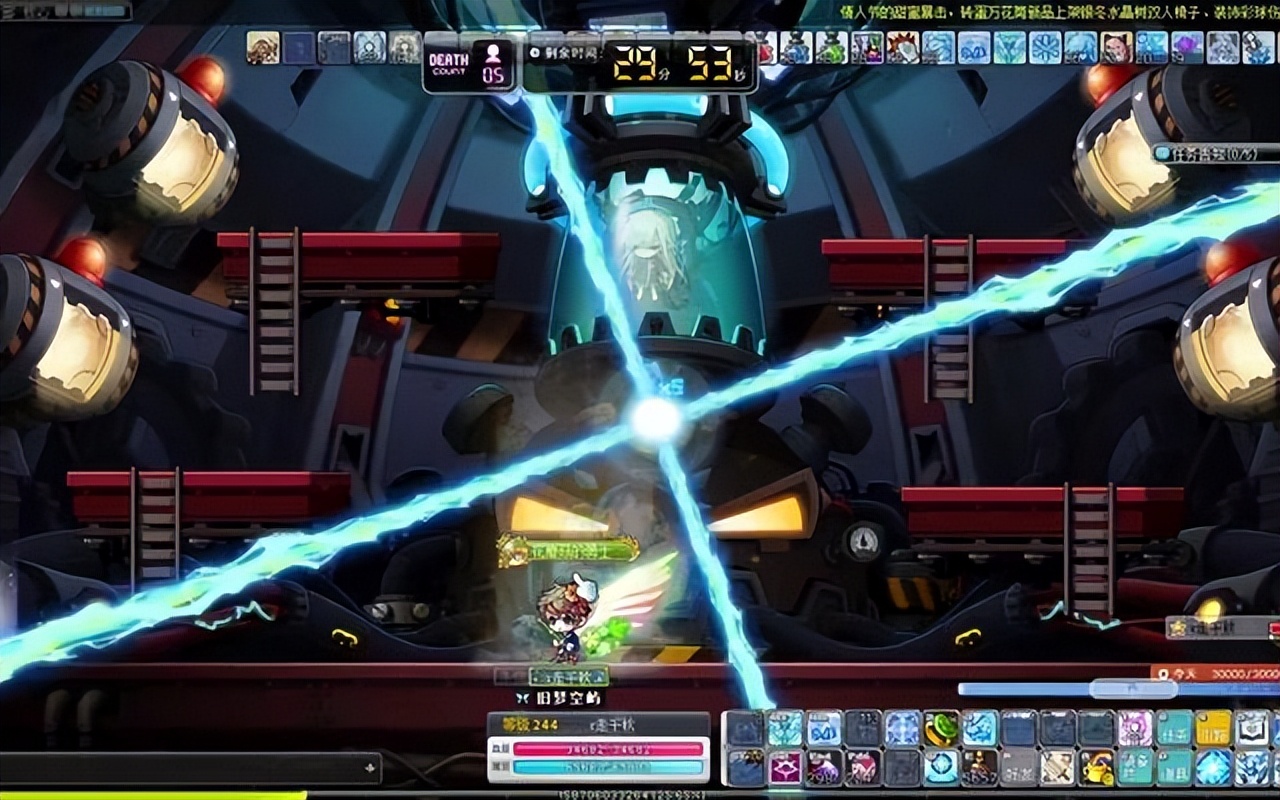Trigger the pink bunny character skill

(x=1135, y=728)
